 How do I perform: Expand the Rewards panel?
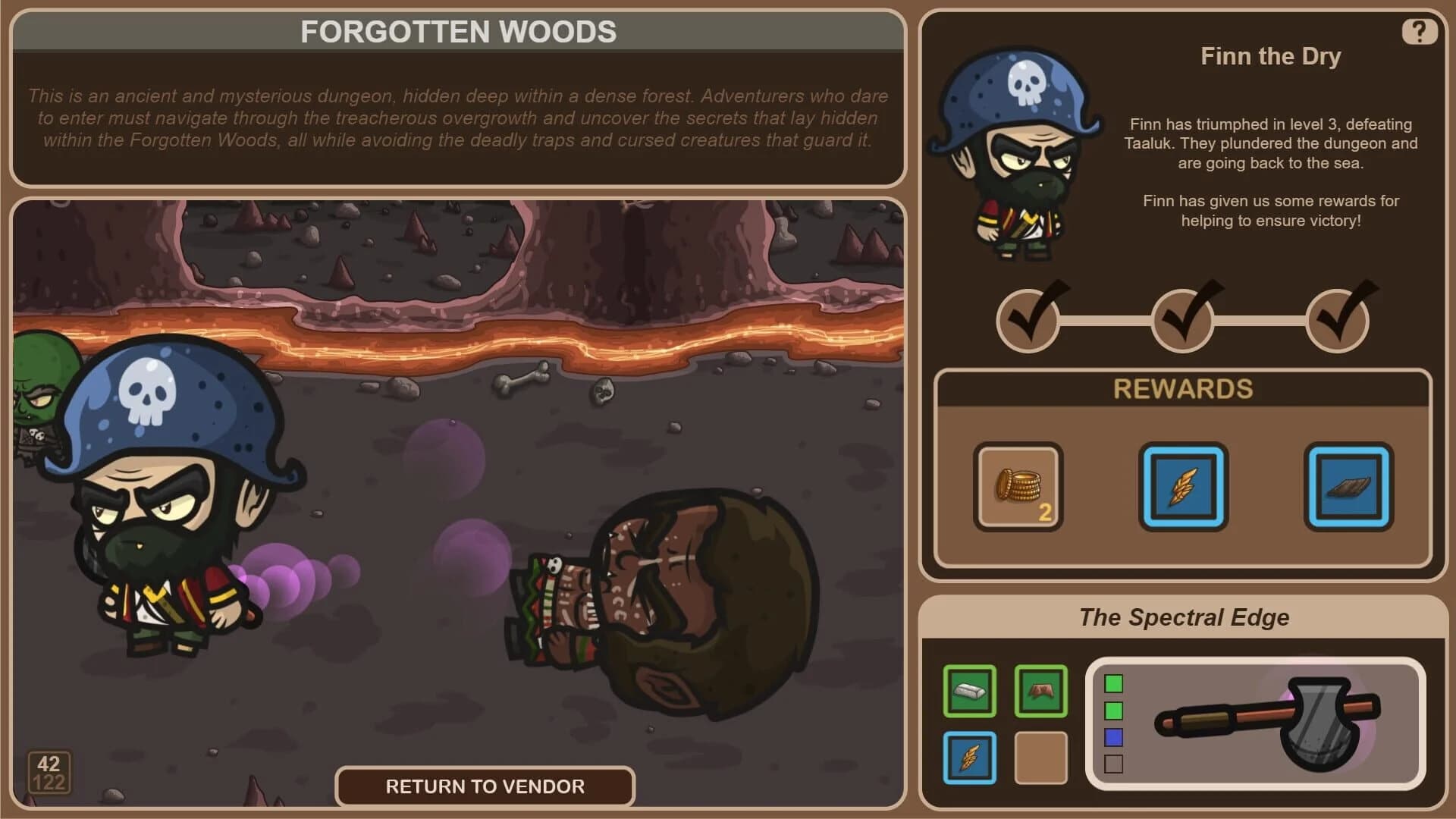(1183, 388)
